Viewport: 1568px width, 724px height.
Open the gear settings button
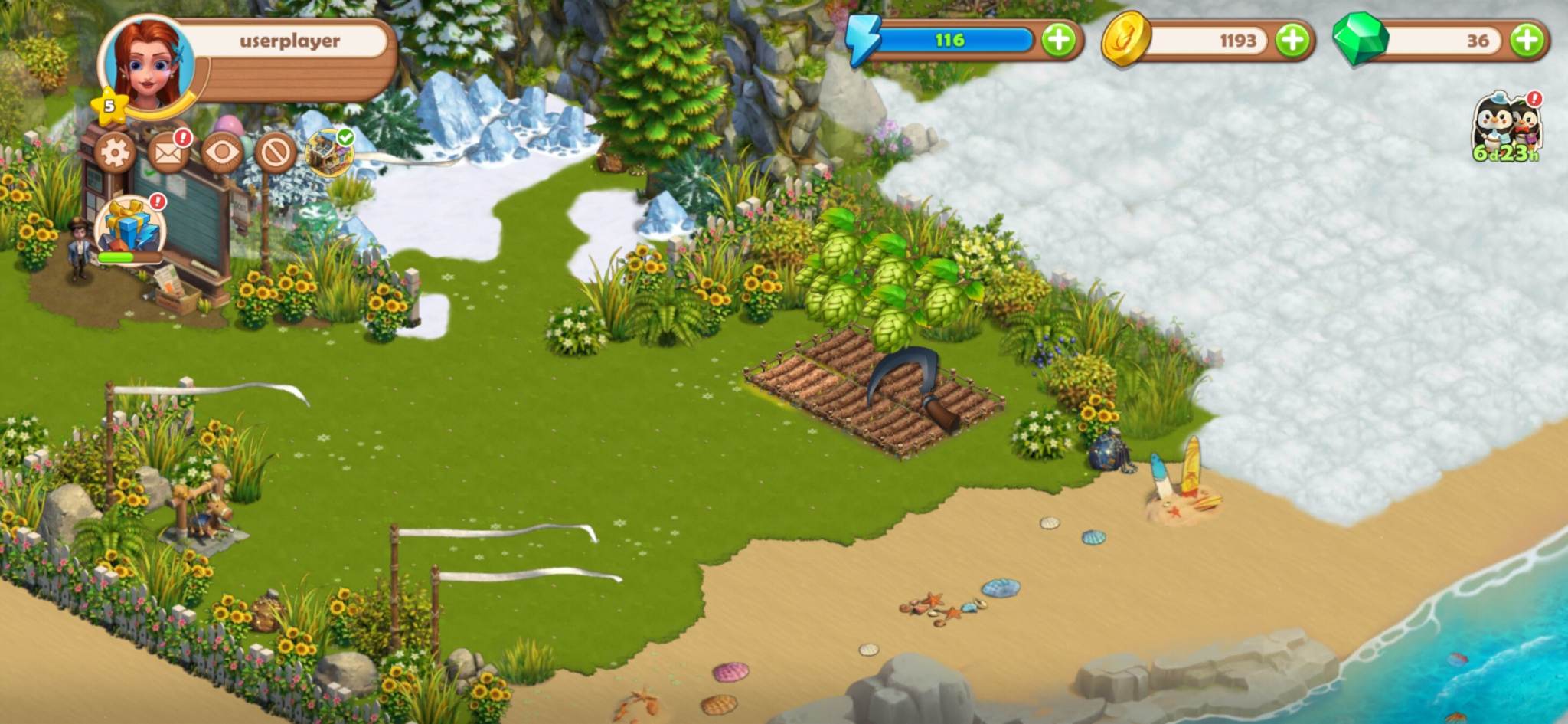pyautogui.click(x=115, y=152)
